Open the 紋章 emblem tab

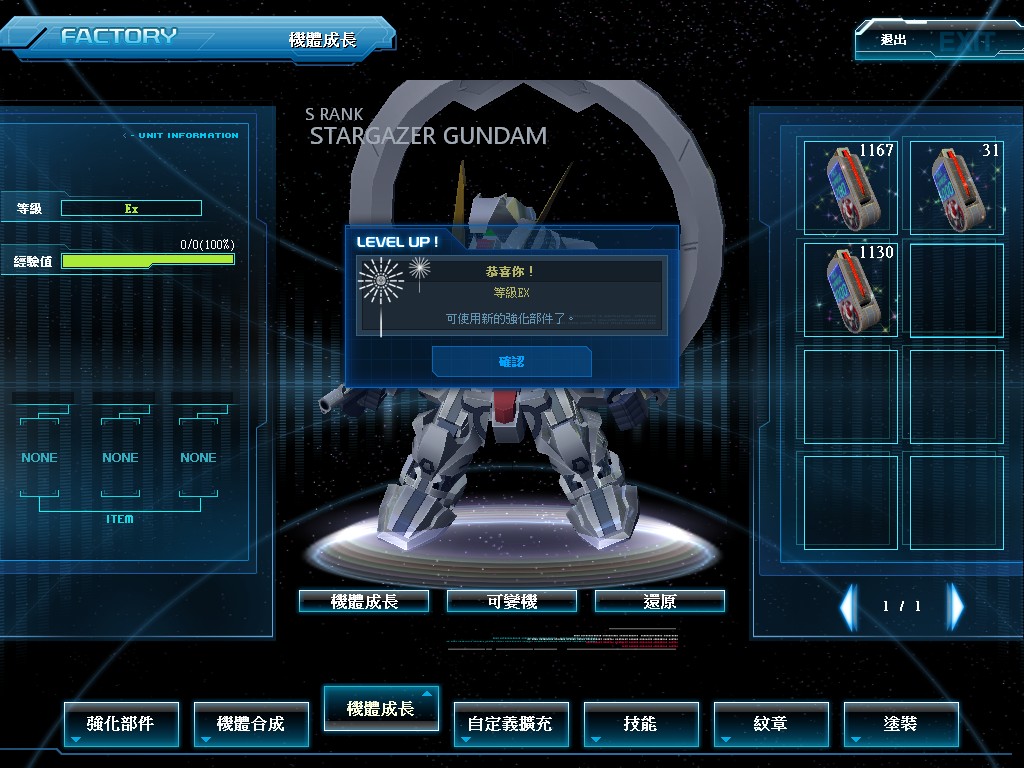tap(771, 723)
